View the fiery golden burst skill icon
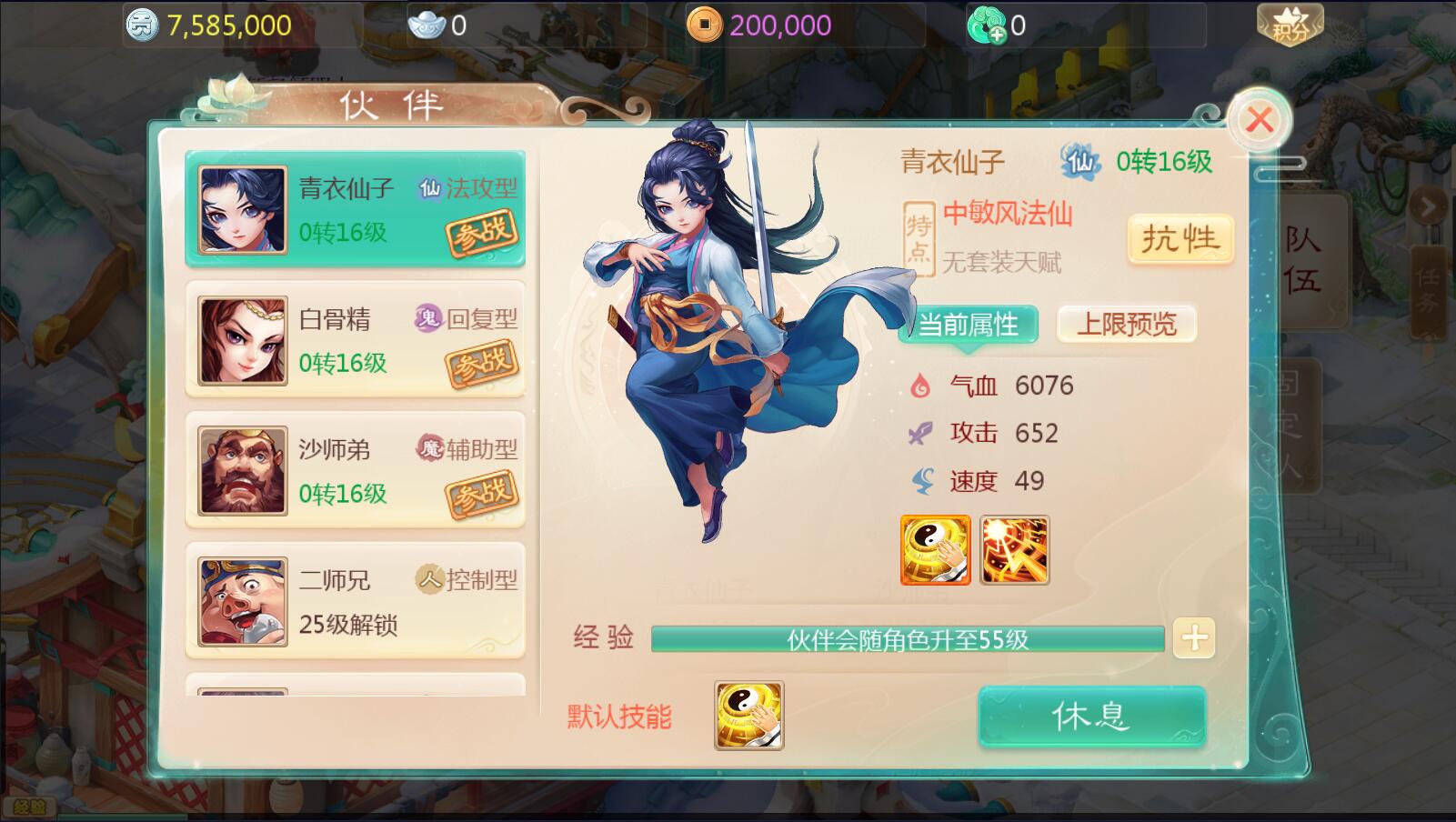1456x822 pixels. (x=1014, y=550)
